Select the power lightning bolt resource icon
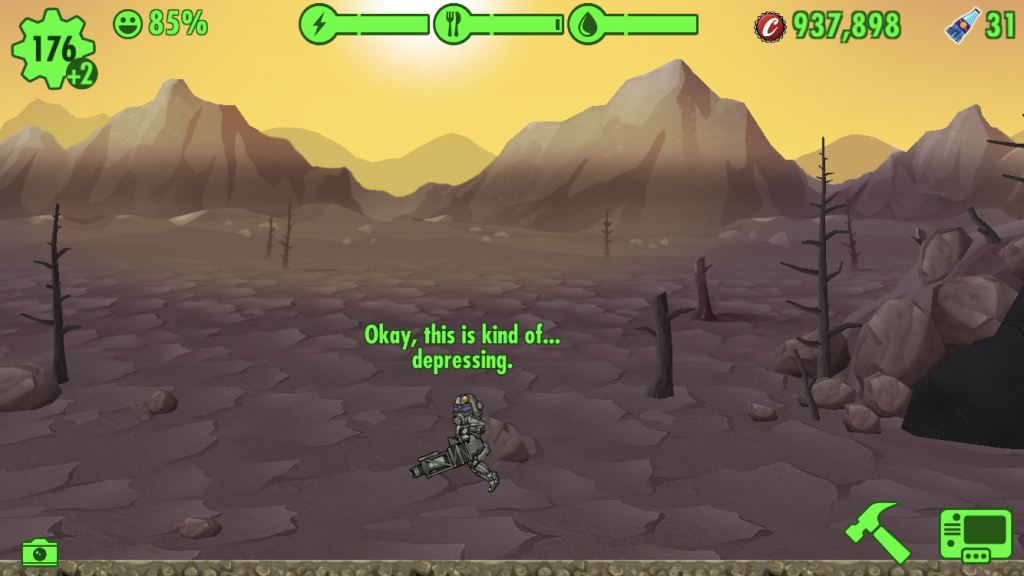 pyautogui.click(x=319, y=24)
